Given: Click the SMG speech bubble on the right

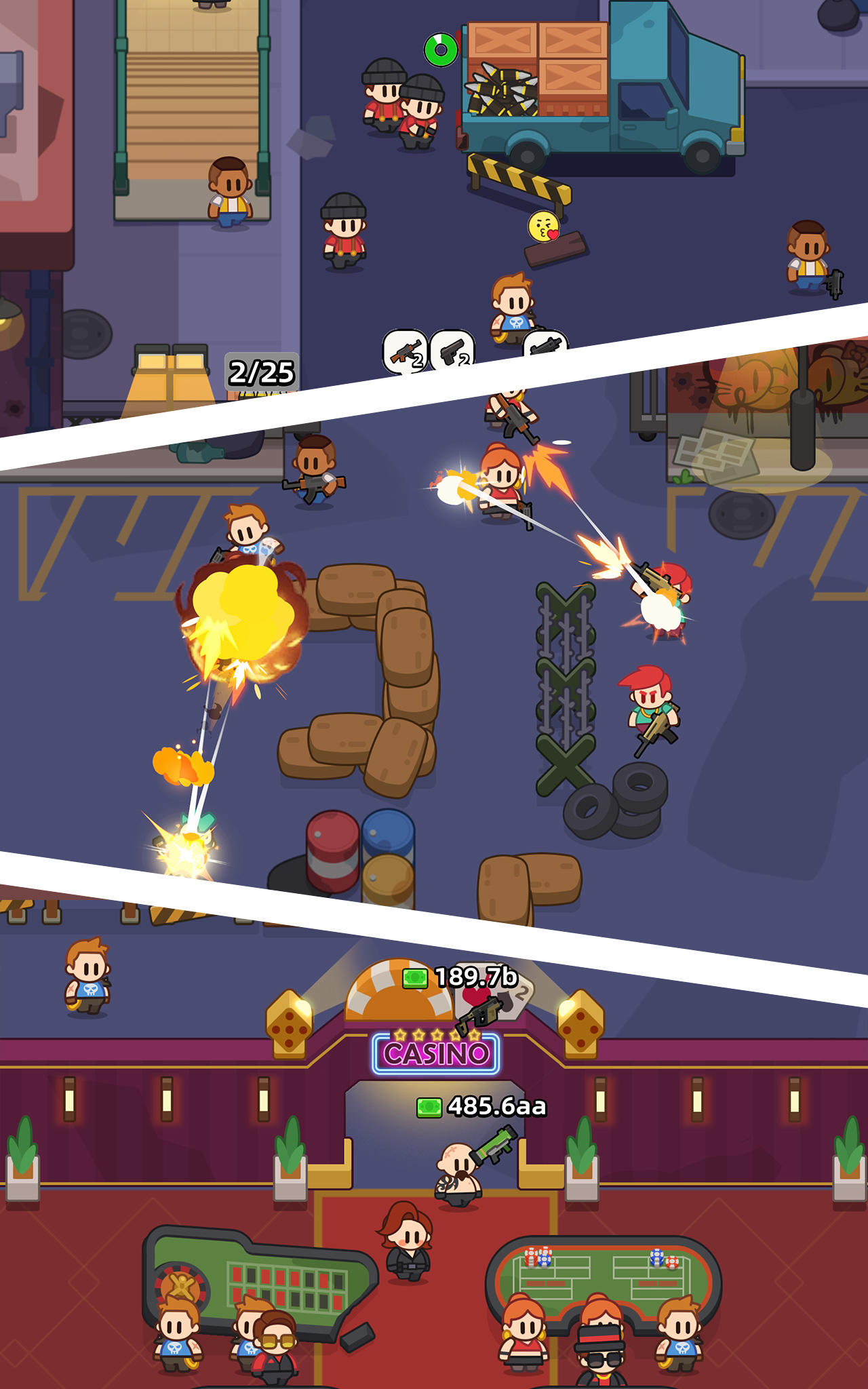Looking at the screenshot, I should point(547,346).
